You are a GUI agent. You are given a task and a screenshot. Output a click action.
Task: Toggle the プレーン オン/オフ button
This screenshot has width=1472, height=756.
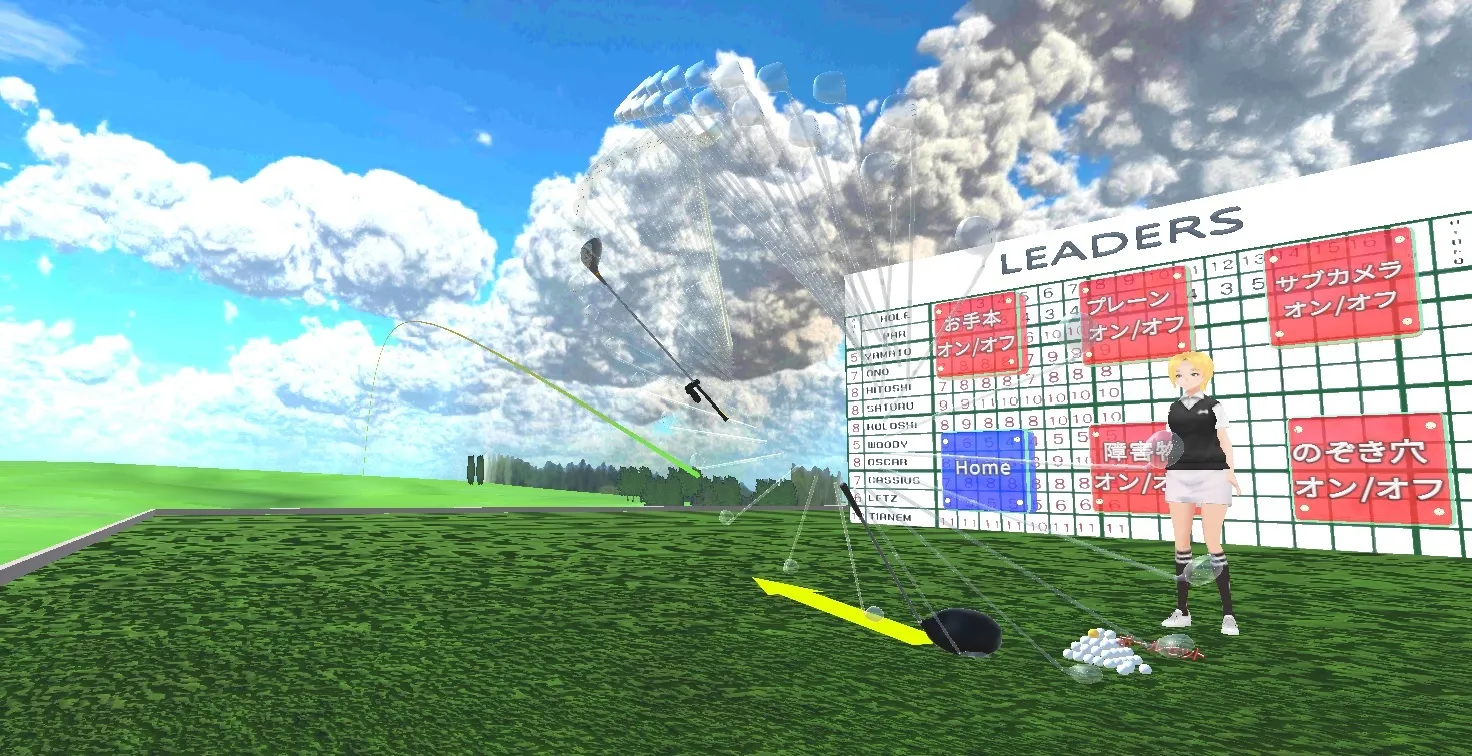coord(1134,313)
